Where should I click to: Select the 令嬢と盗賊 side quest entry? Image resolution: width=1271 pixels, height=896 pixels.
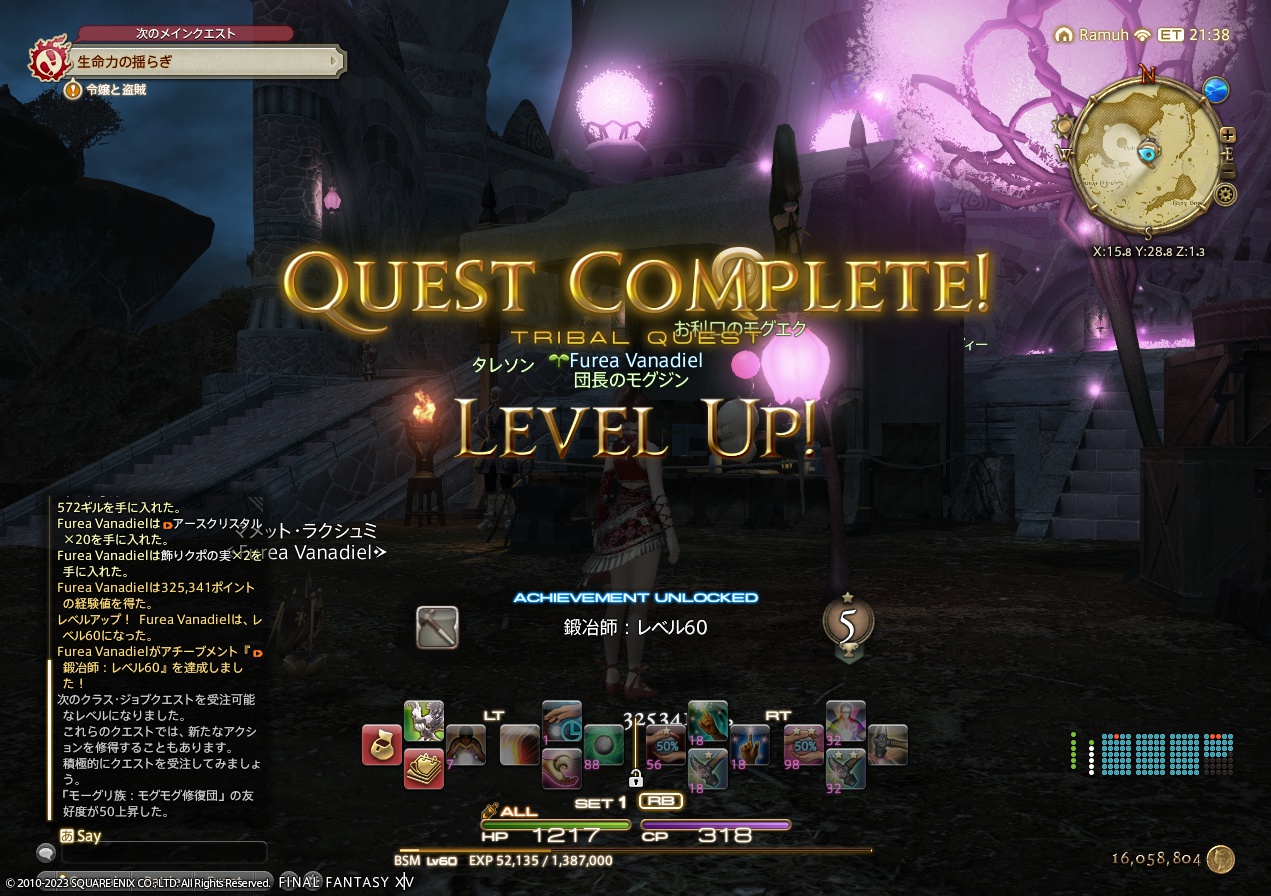click(116, 90)
